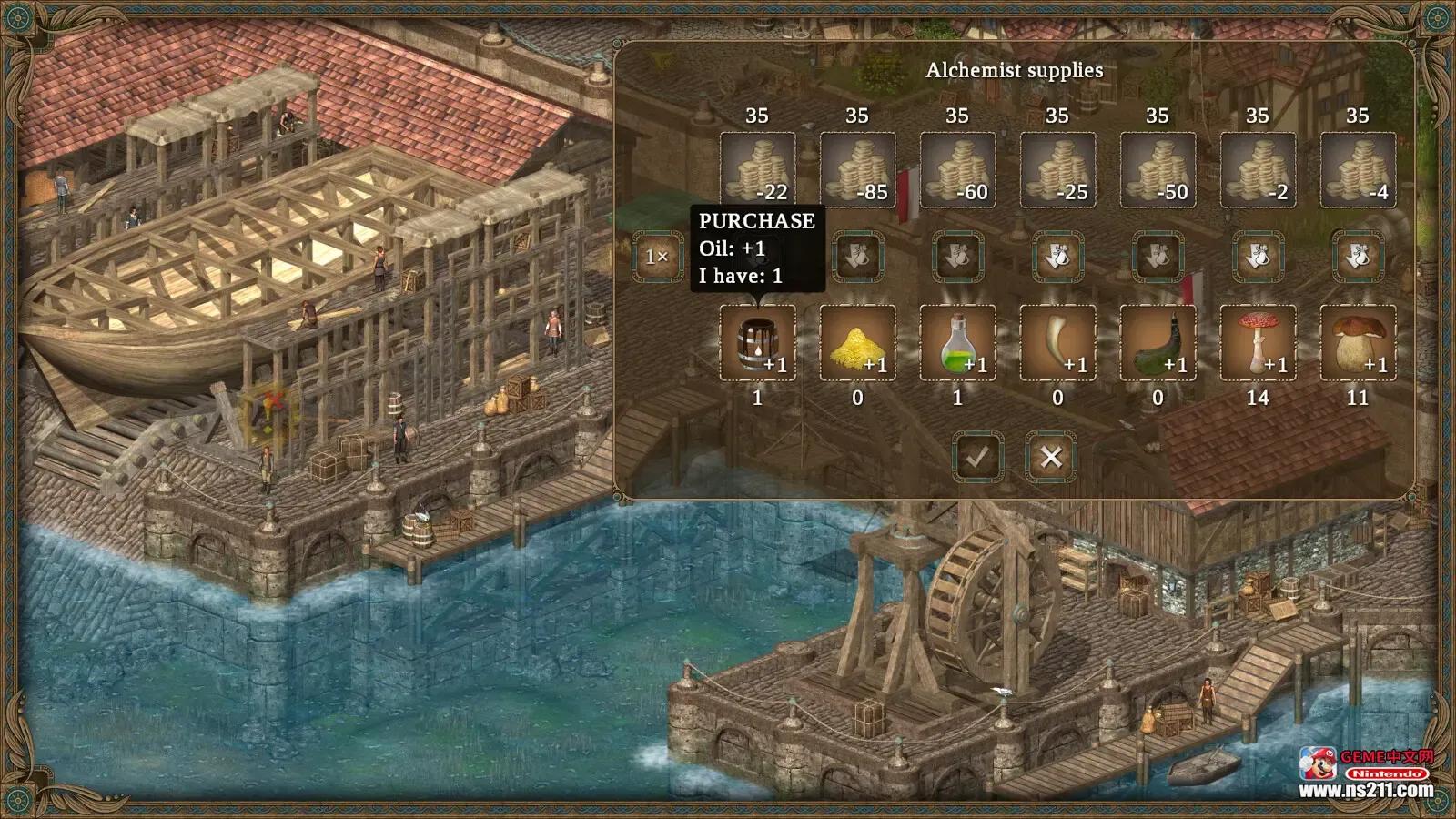Click the coin pile priced -4
This screenshot has height=819, width=1456.
[1358, 170]
